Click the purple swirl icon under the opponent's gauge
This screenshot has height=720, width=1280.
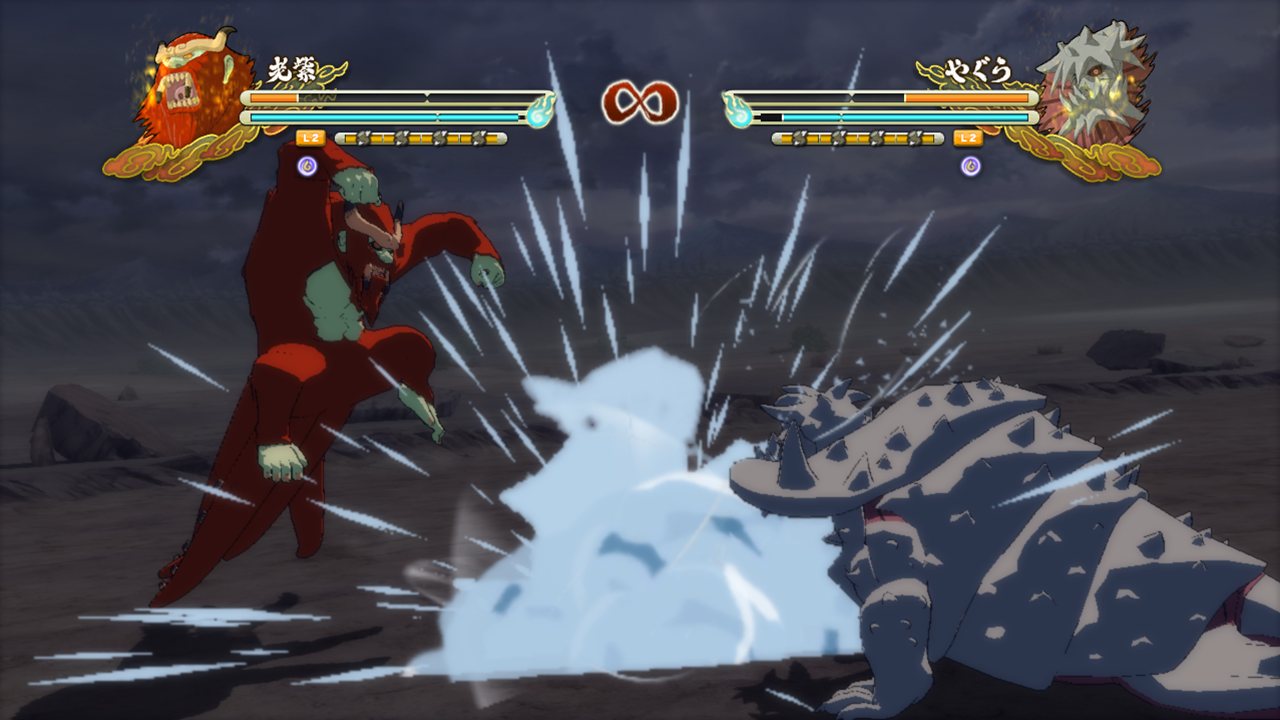[970, 165]
